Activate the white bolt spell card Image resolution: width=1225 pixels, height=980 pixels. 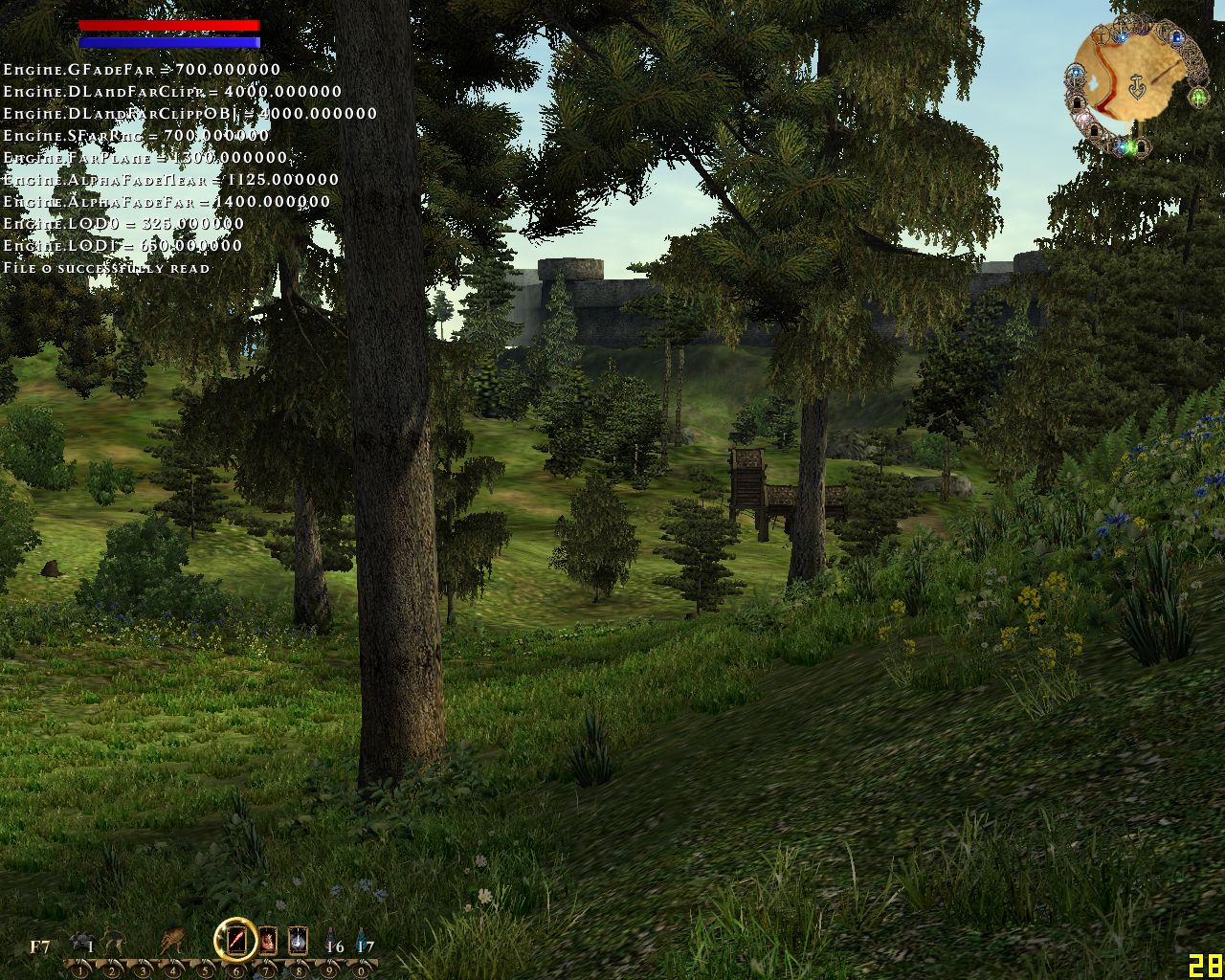point(298,940)
